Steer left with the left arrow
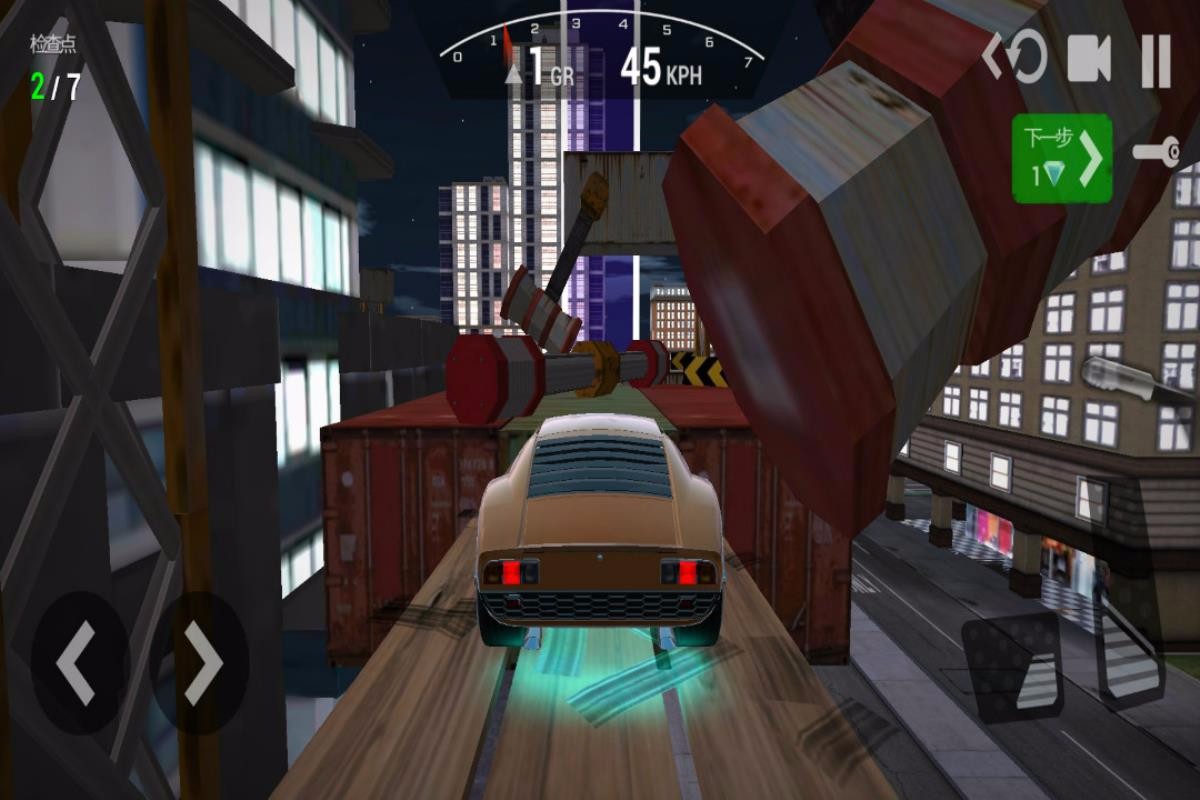 pos(79,663)
